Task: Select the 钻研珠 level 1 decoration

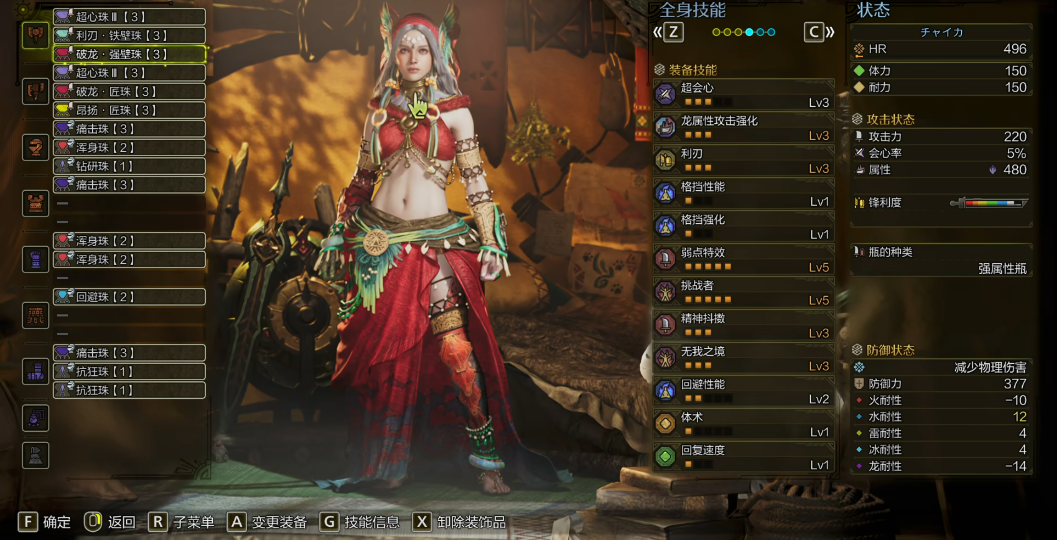Action: [x=129, y=166]
